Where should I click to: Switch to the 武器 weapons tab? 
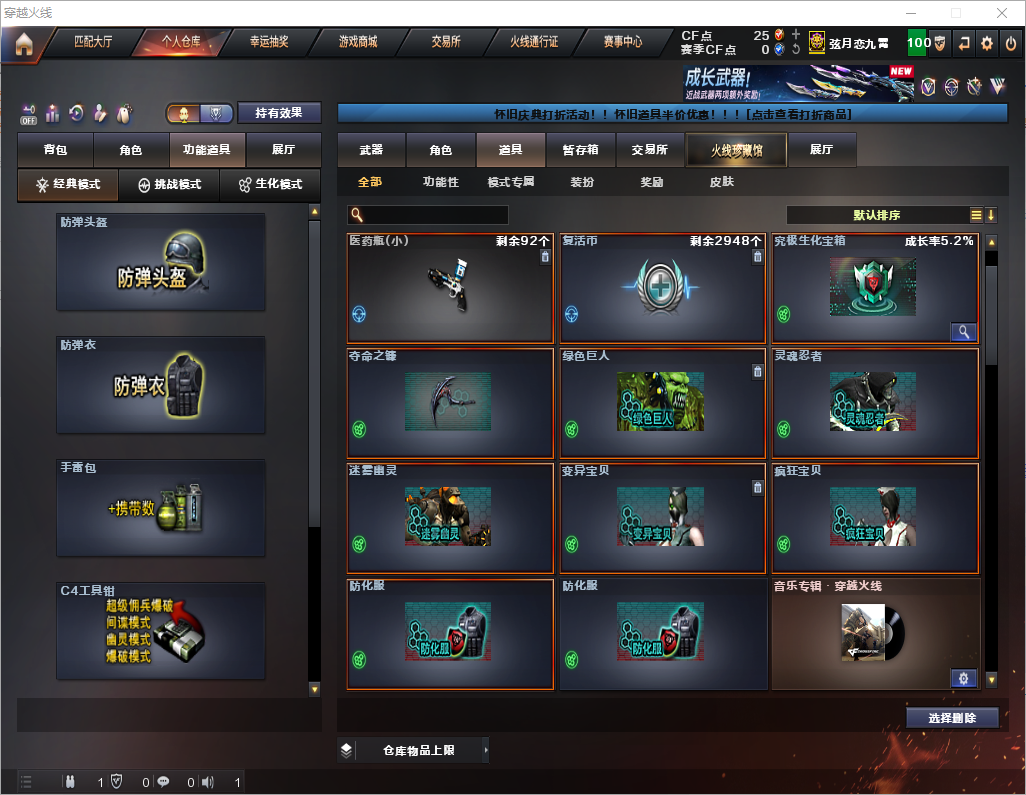click(371, 150)
